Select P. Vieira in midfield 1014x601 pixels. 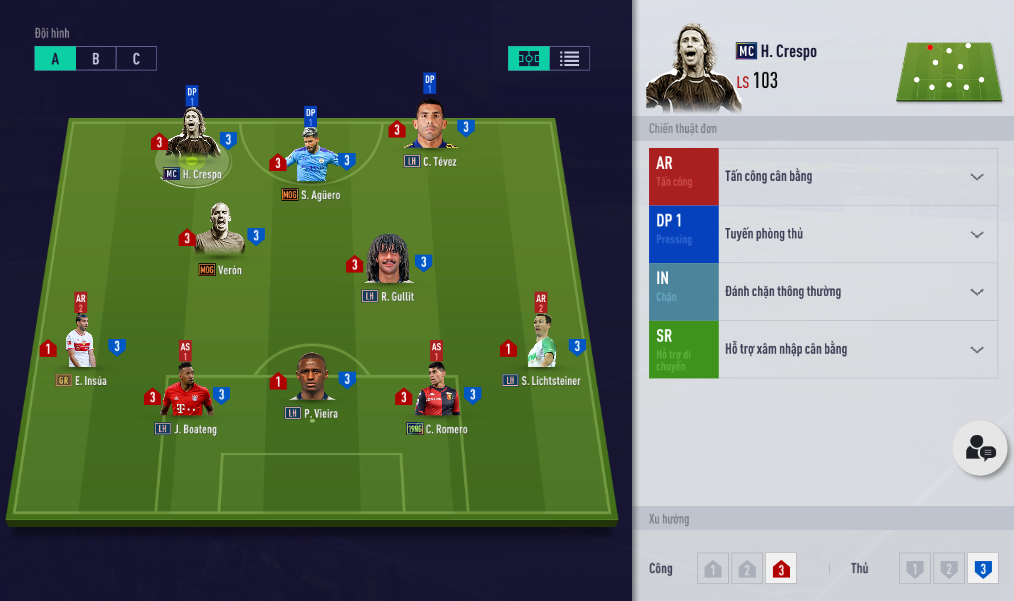[312, 378]
